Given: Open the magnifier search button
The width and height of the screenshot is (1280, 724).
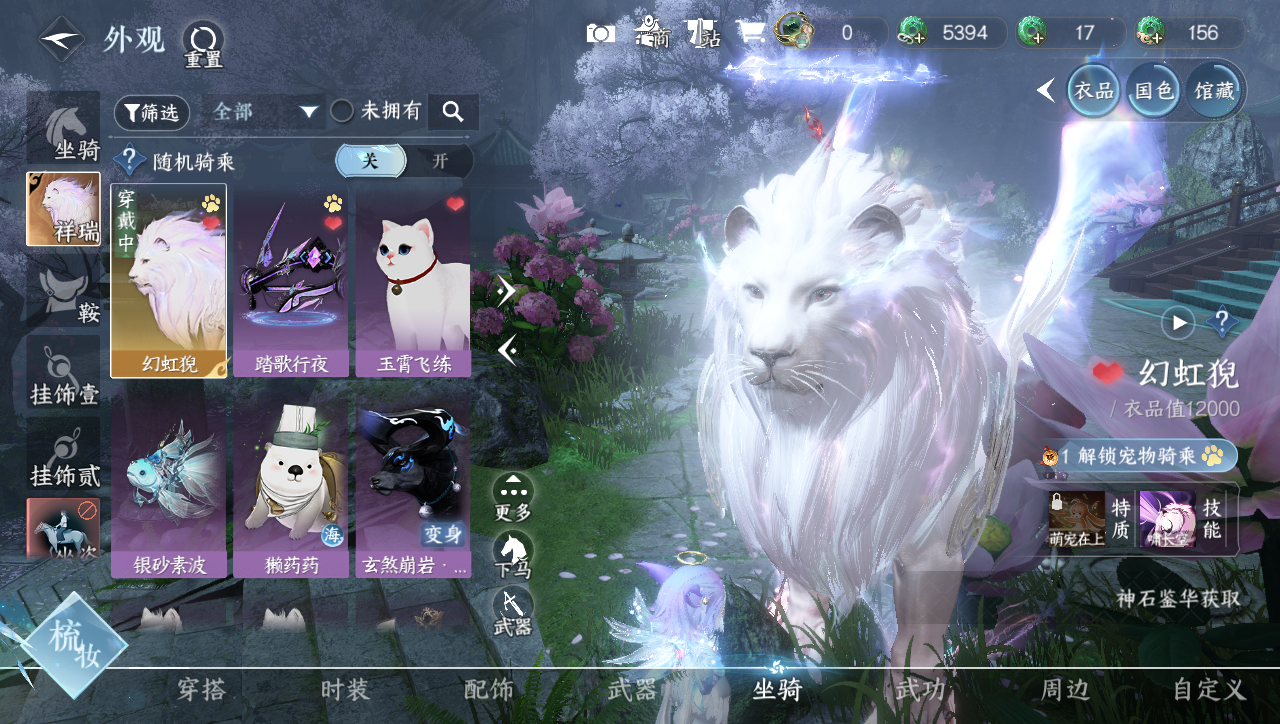Looking at the screenshot, I should (453, 112).
